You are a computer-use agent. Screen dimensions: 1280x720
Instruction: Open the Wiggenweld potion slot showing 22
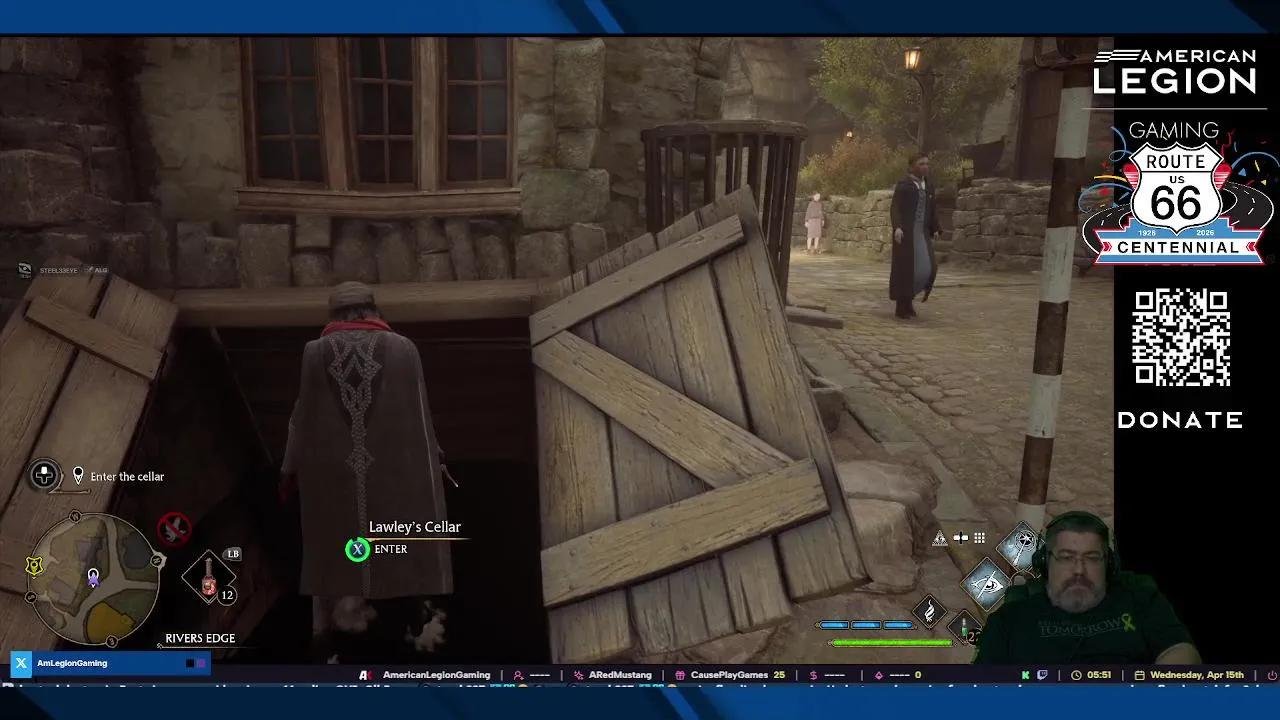click(963, 627)
